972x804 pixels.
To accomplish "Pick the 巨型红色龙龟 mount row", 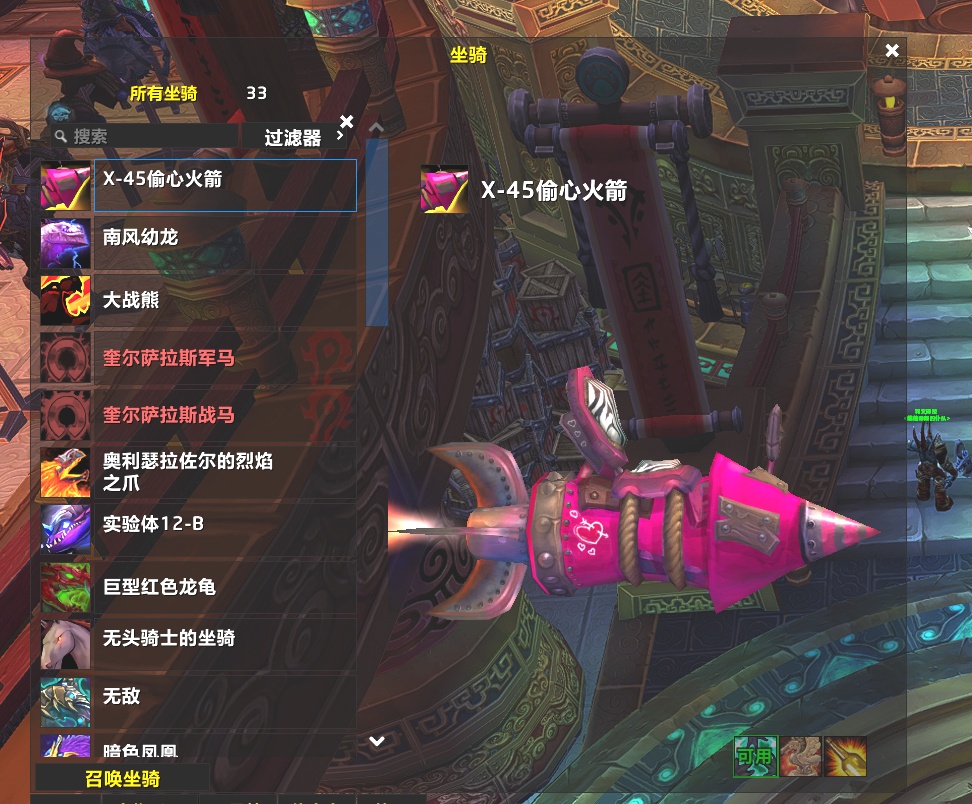I will pos(224,587).
